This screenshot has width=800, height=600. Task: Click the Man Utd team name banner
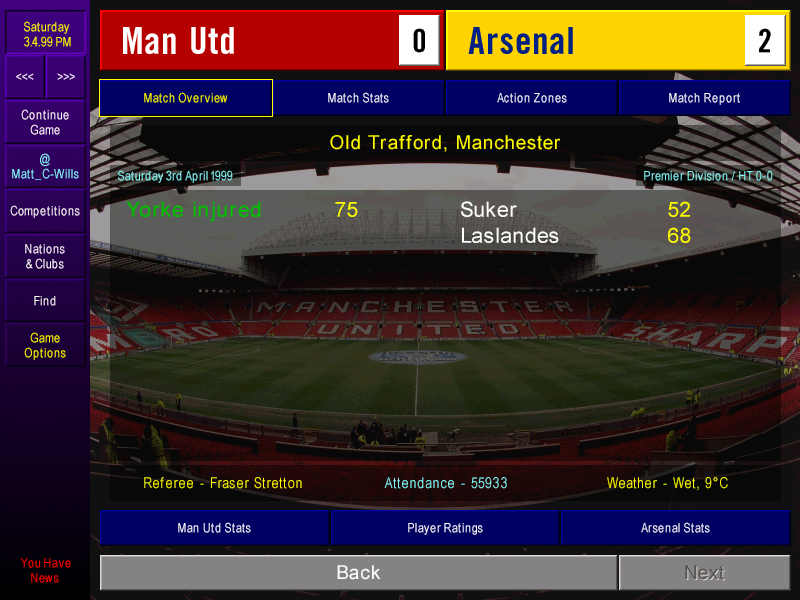tap(250, 41)
